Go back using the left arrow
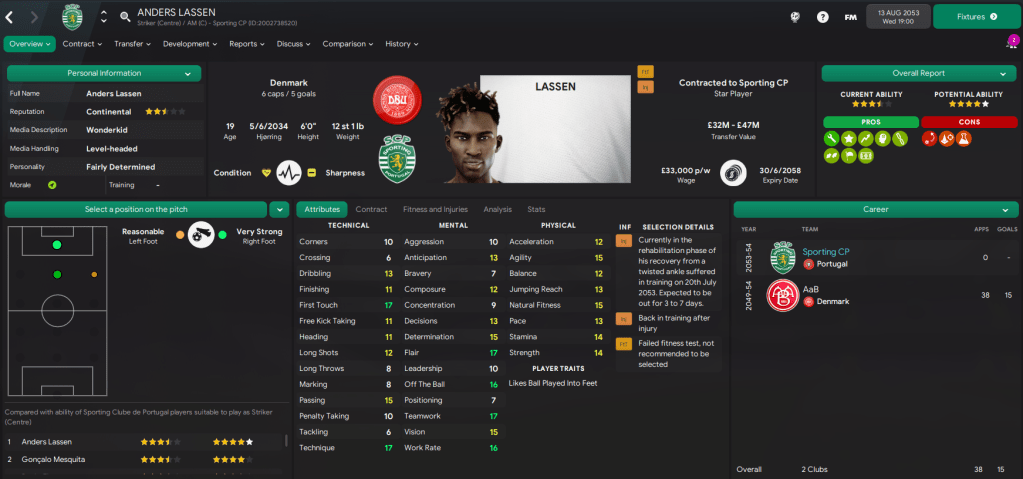 pyautogui.click(x=10, y=17)
